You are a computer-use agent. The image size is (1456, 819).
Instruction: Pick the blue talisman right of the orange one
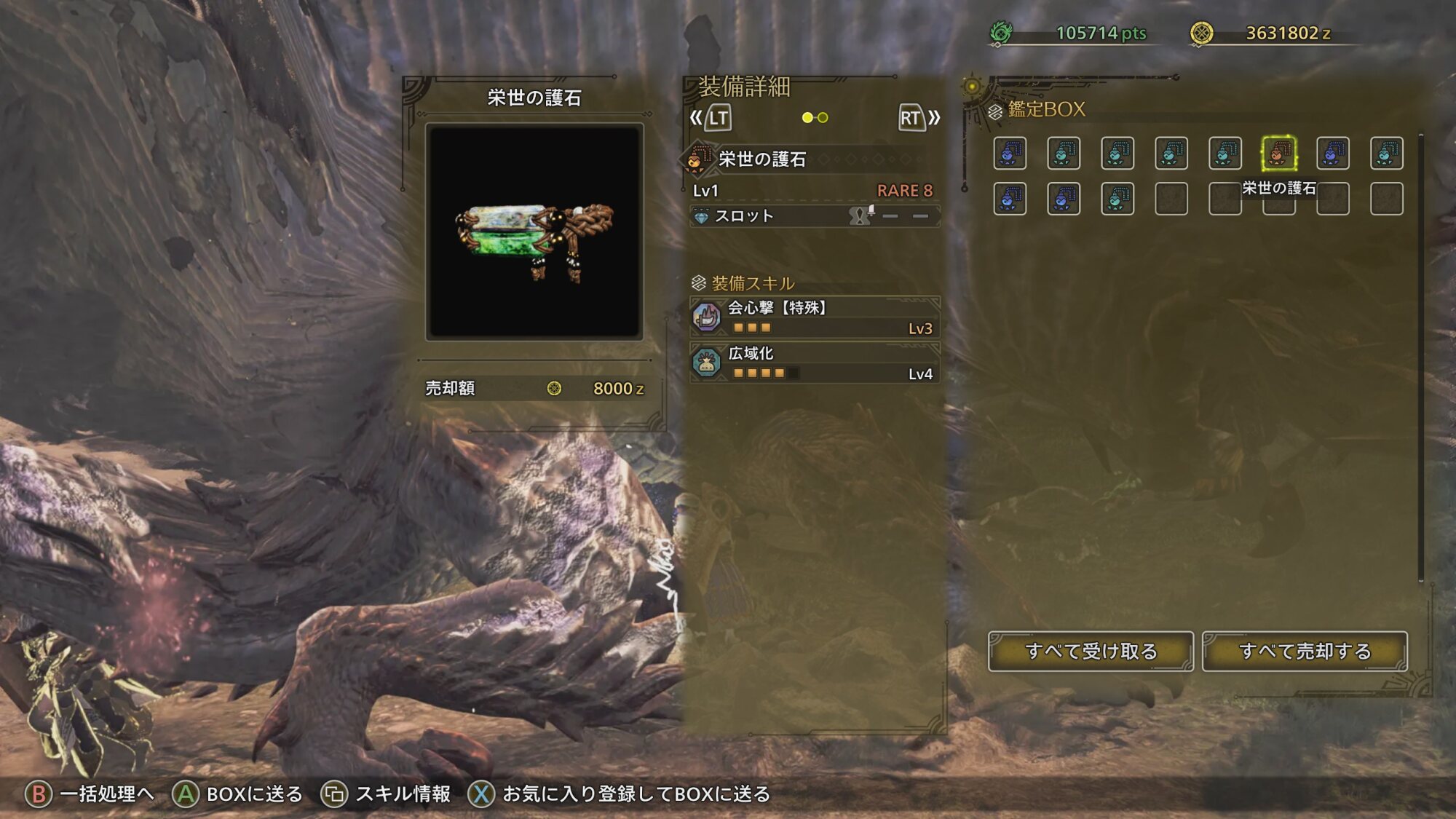[1332, 154]
